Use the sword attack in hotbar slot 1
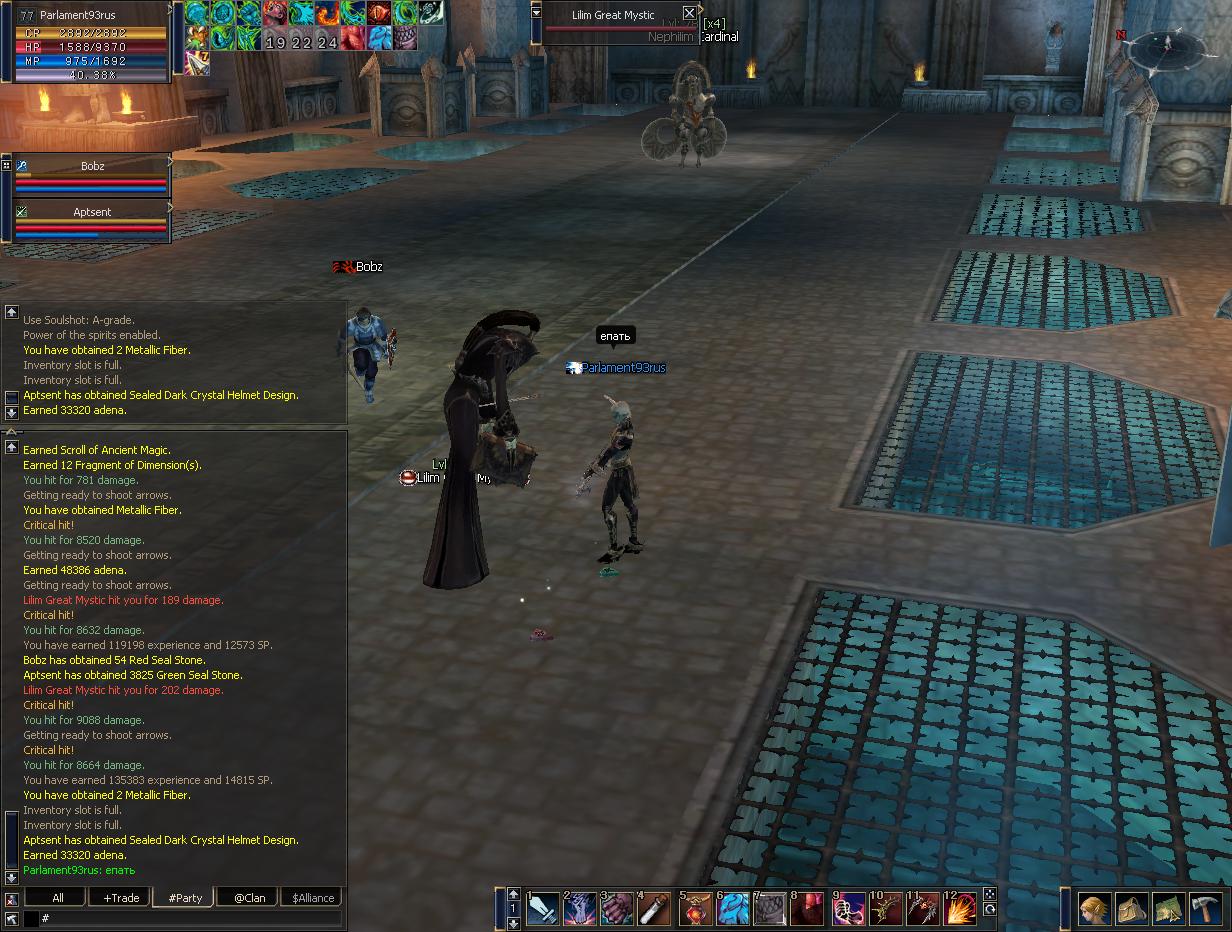This screenshot has height=932, width=1232. 543,909
